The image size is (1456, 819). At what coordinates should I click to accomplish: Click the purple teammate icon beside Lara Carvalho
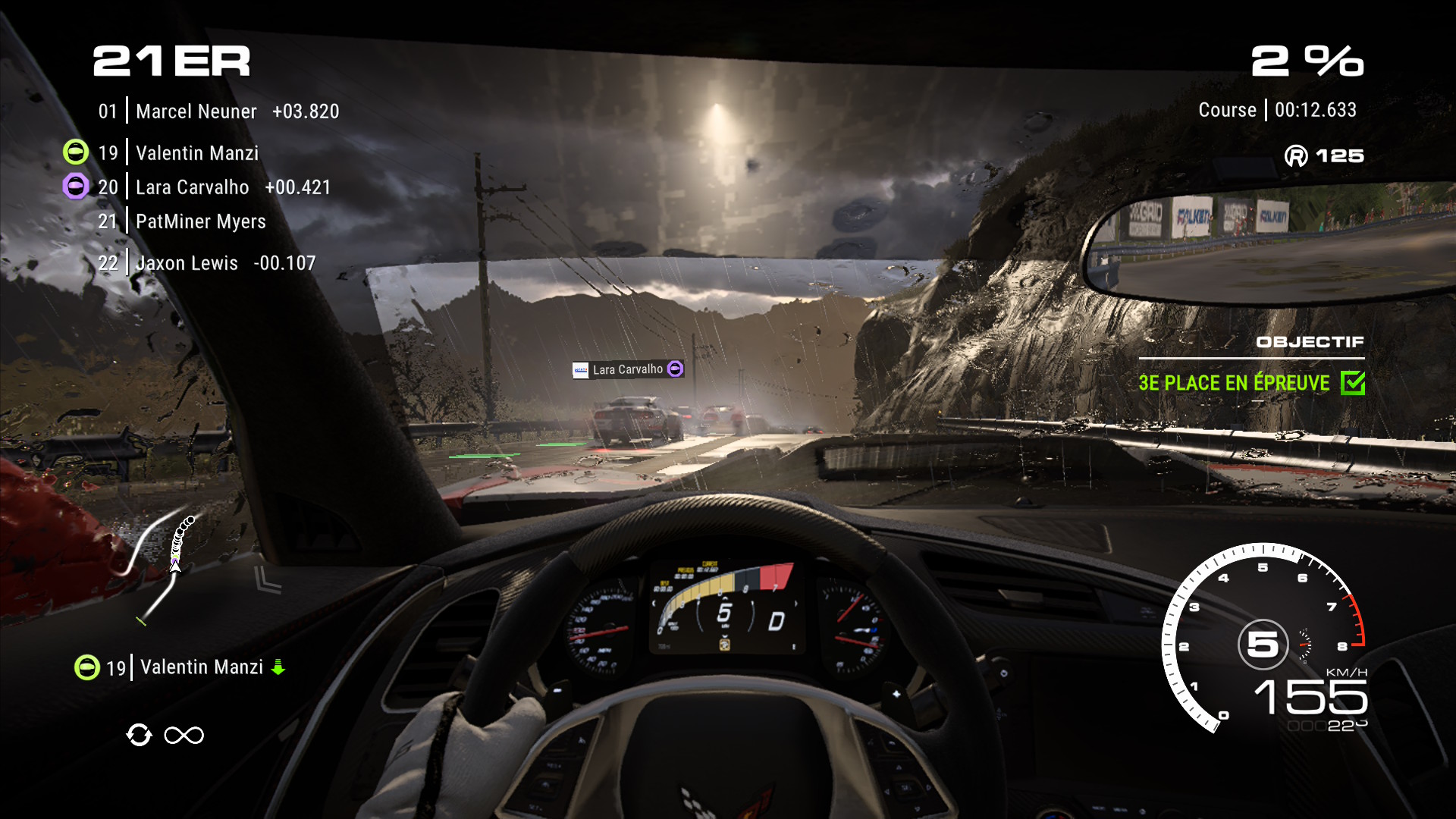(76, 187)
